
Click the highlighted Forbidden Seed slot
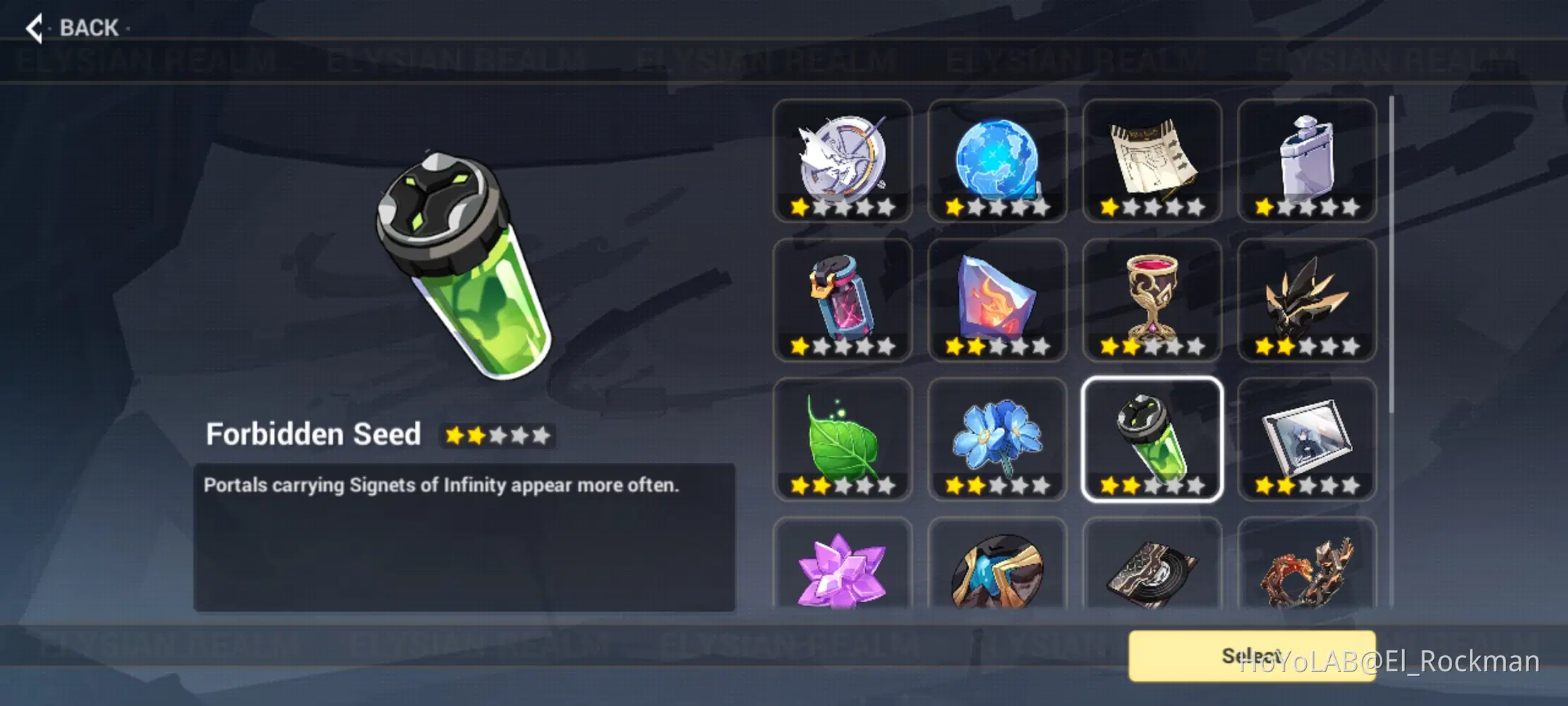tap(1152, 439)
